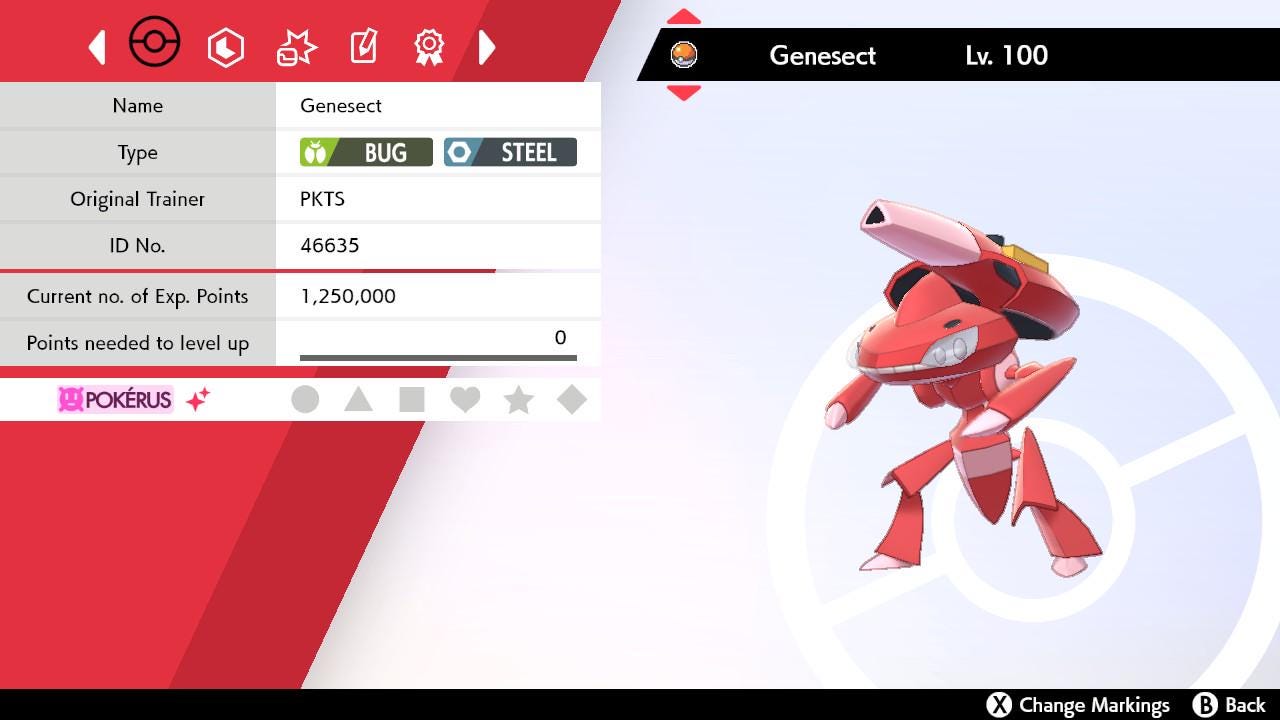Image resolution: width=1280 pixels, height=720 pixels.
Task: Go to next summary page with right arrow
Action: [487, 47]
